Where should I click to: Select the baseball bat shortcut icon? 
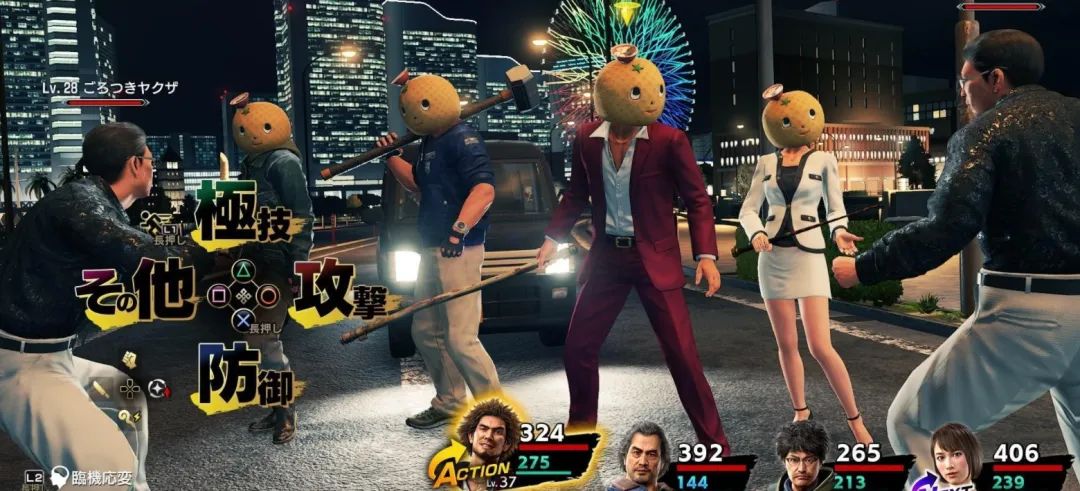101,388
